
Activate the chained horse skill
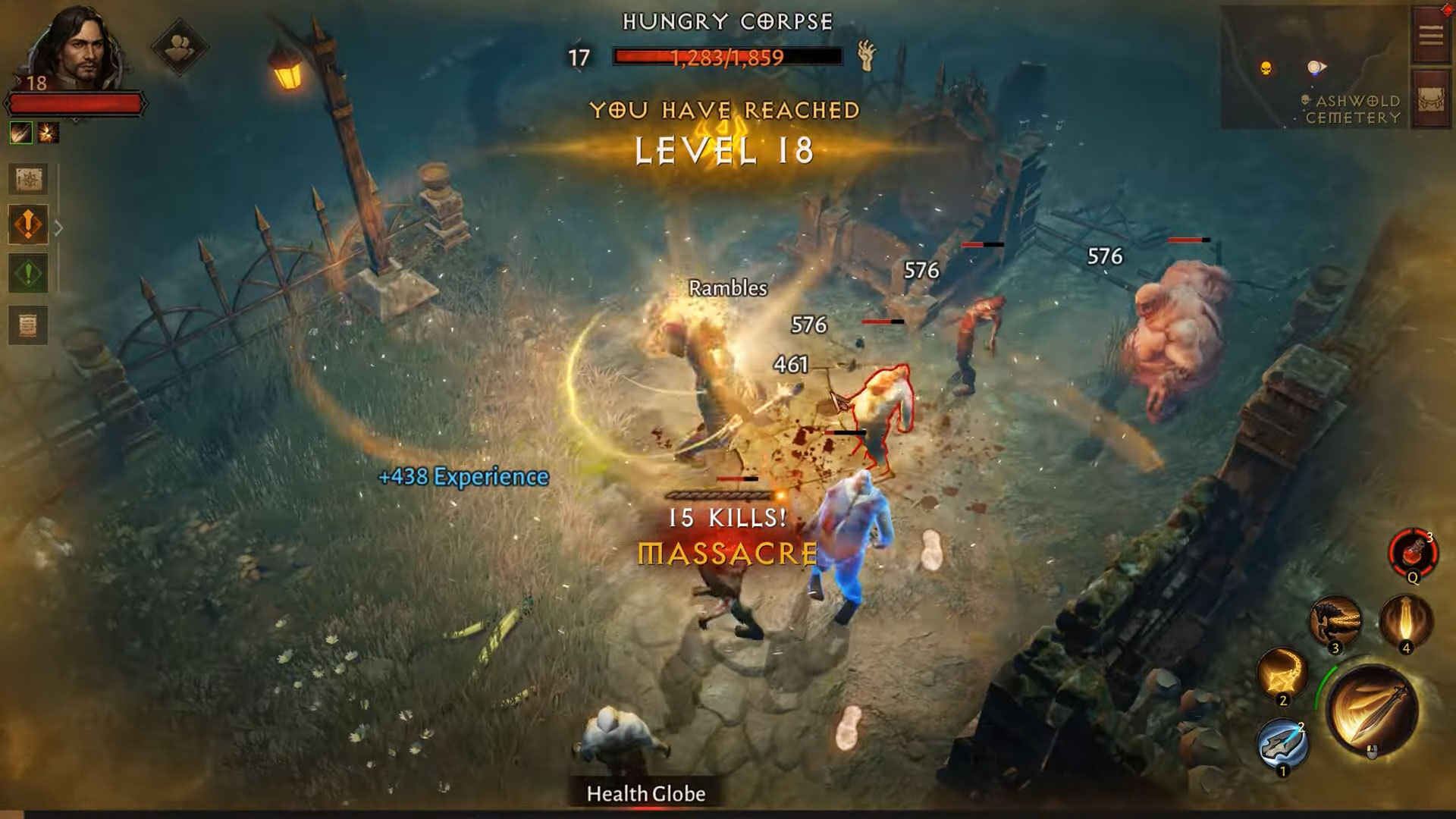coord(1335,622)
